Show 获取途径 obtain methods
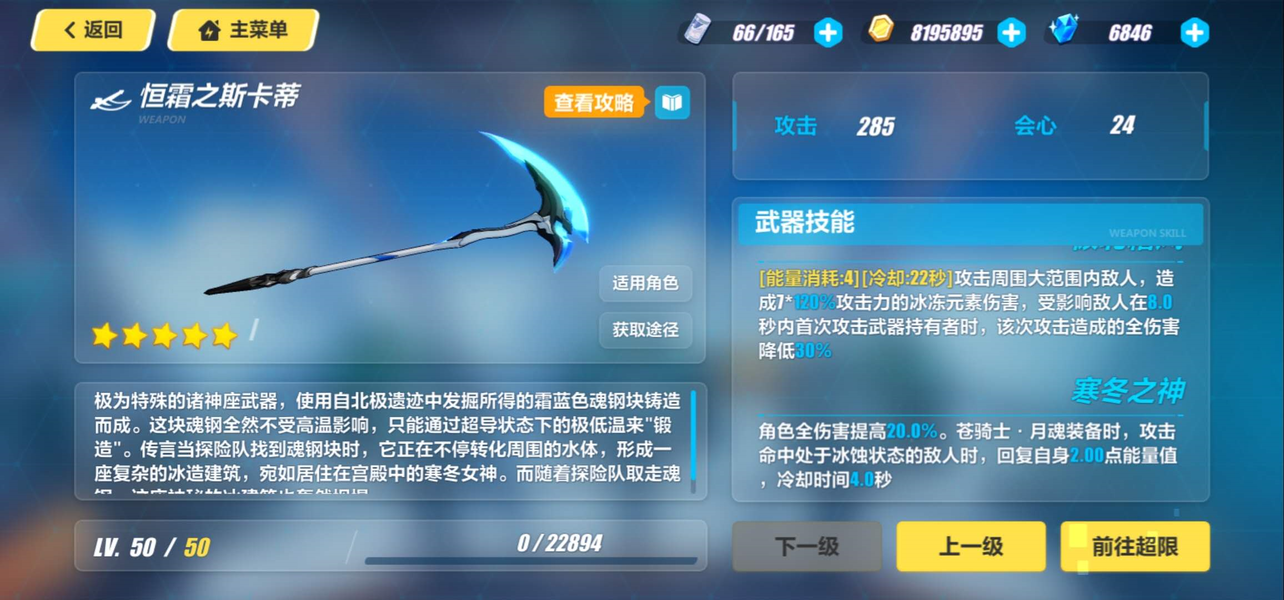This screenshot has width=1284, height=600. 645,329
